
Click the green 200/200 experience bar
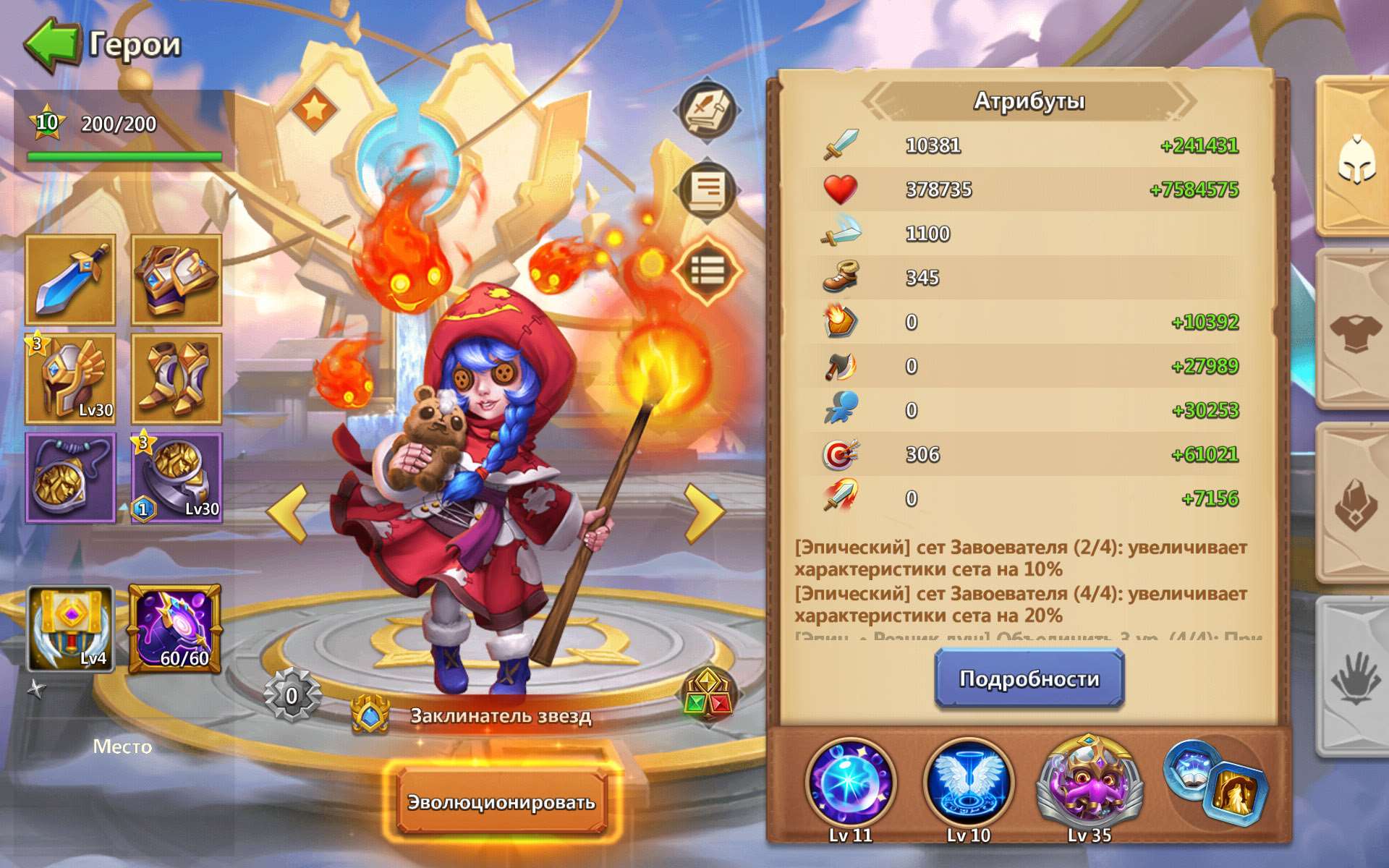[123, 156]
